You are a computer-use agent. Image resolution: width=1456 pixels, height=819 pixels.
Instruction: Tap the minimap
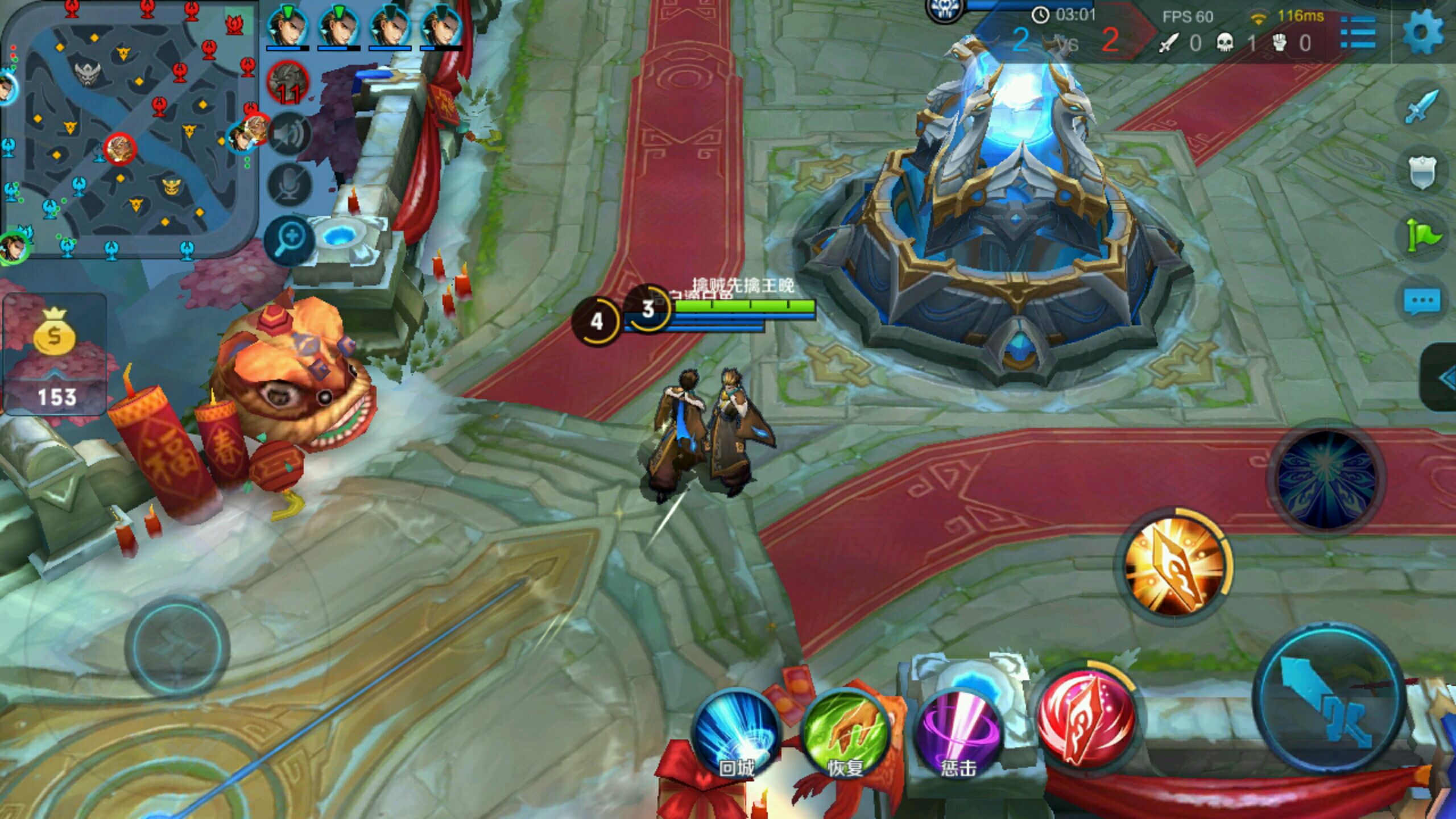128,131
